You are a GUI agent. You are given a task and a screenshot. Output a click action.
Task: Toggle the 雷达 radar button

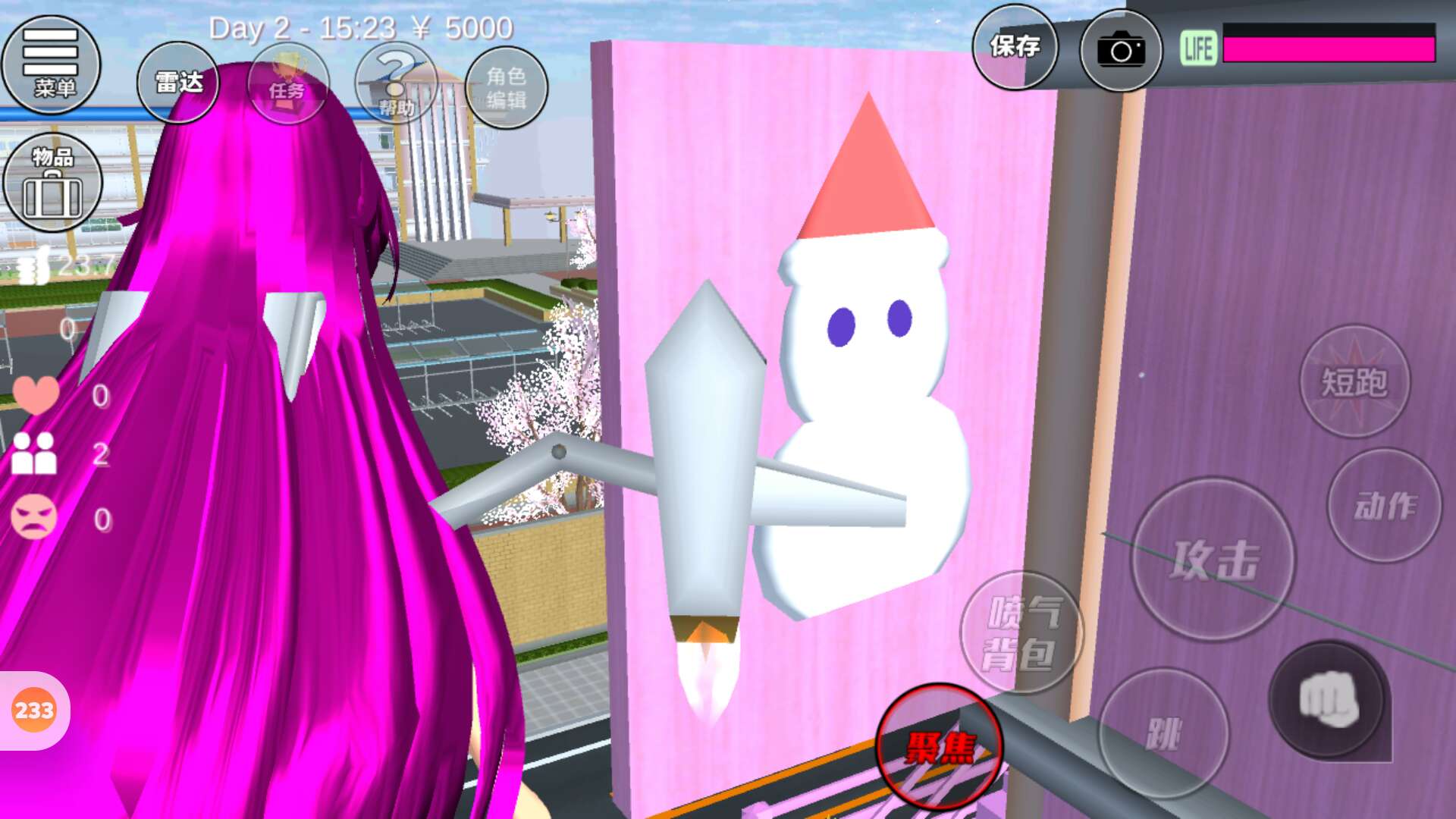coord(178,83)
